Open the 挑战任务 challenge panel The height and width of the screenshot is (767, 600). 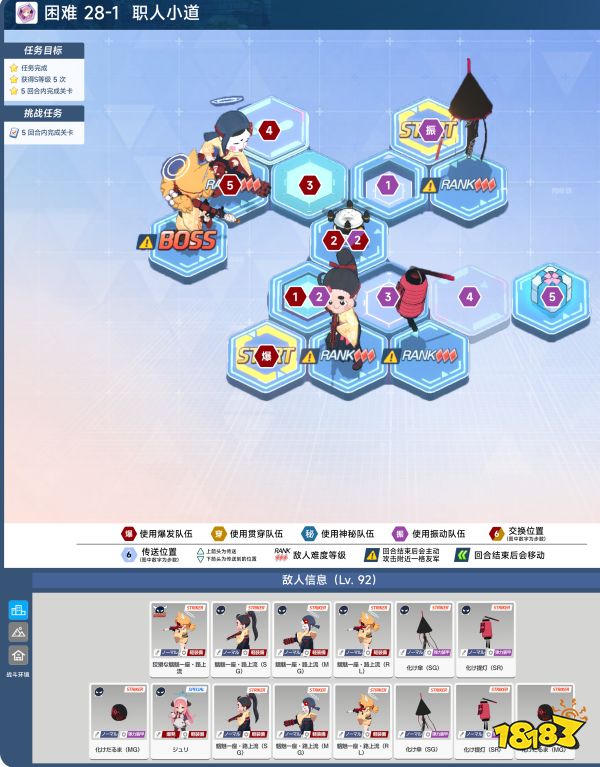click(43, 113)
